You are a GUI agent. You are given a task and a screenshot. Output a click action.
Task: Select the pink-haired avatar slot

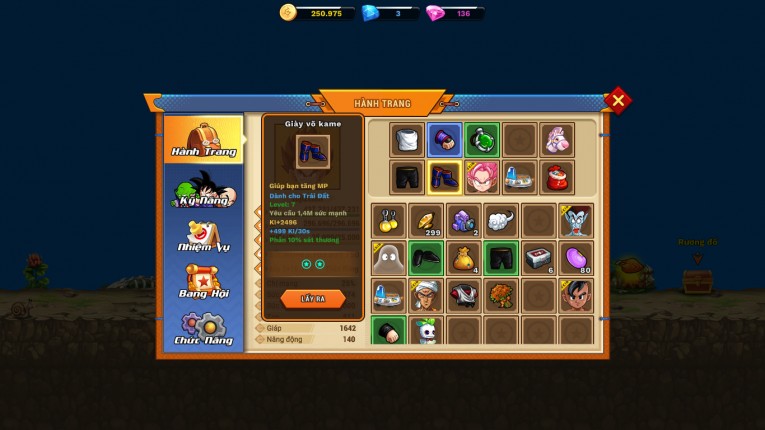coord(482,177)
